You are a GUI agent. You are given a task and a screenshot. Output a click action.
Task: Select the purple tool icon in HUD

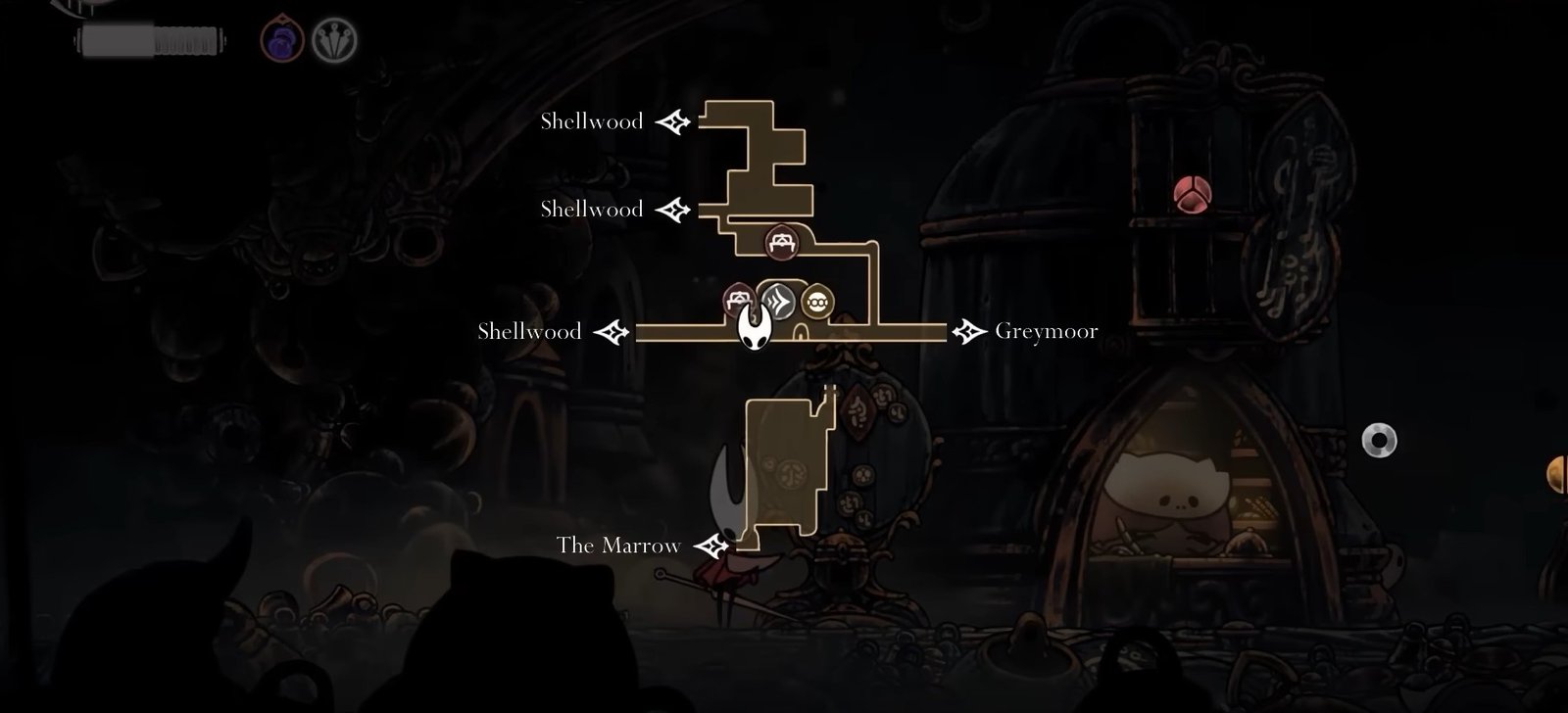281,41
